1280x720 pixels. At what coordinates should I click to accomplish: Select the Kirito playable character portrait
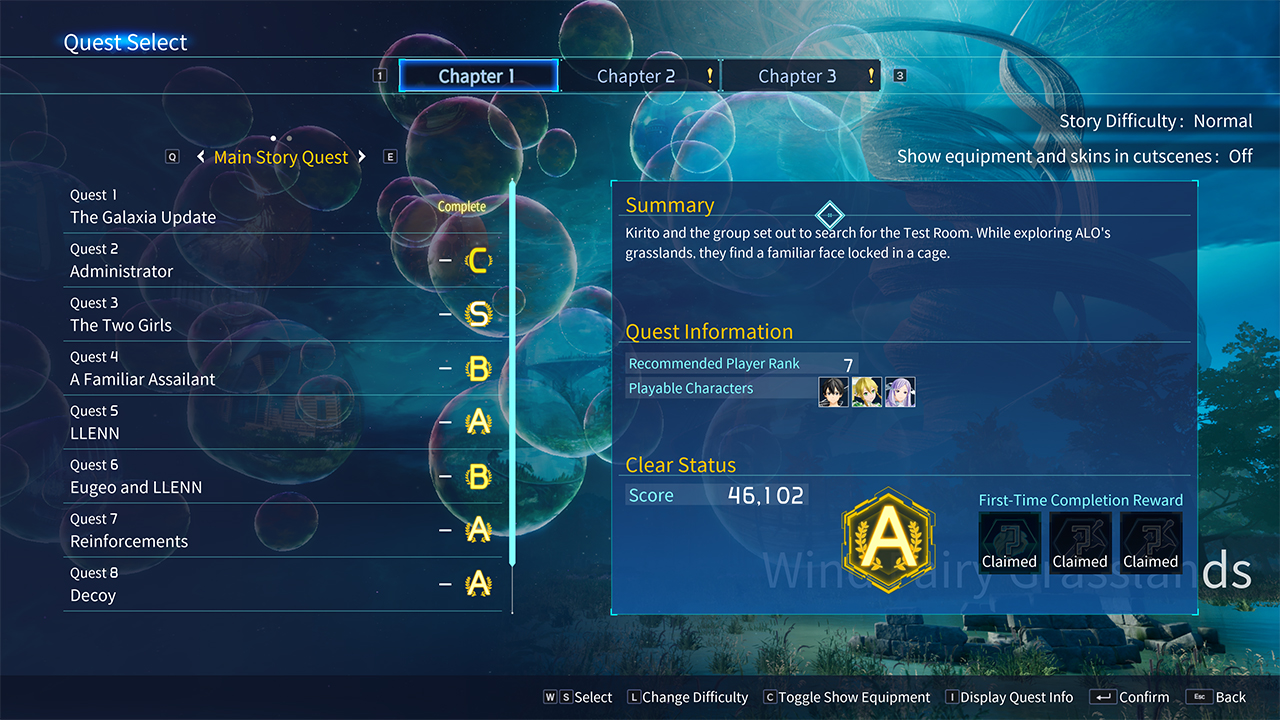click(x=833, y=391)
